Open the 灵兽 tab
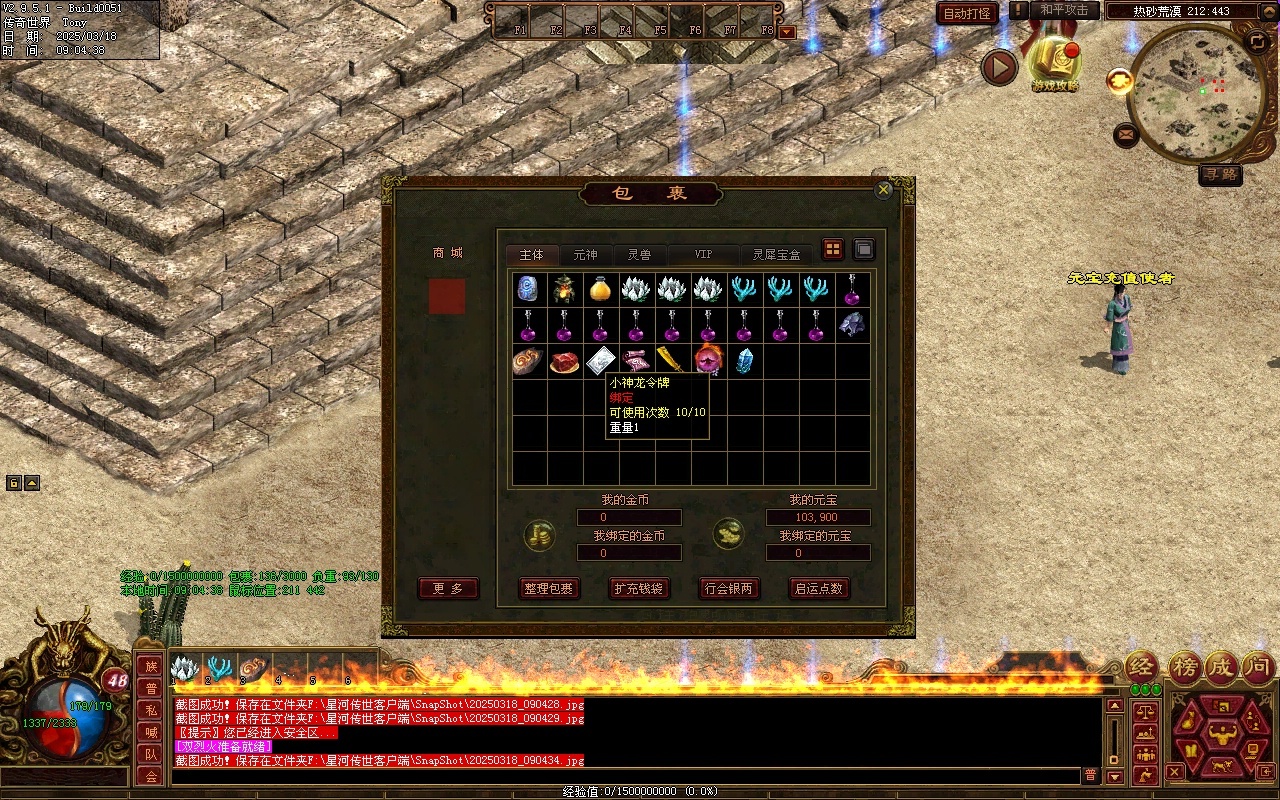Image resolution: width=1280 pixels, height=800 pixels. (x=639, y=255)
